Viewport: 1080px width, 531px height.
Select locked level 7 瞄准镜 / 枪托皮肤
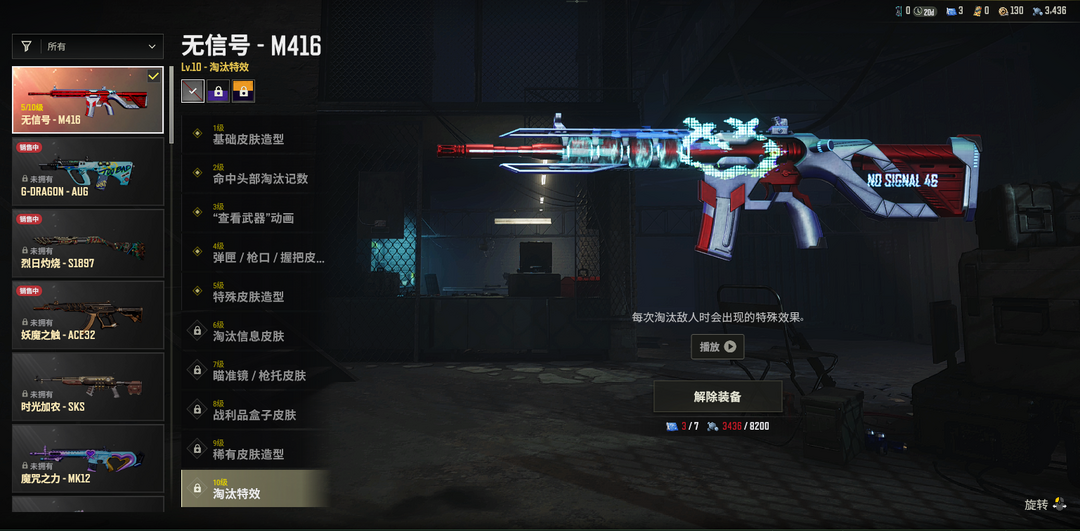(x=255, y=371)
